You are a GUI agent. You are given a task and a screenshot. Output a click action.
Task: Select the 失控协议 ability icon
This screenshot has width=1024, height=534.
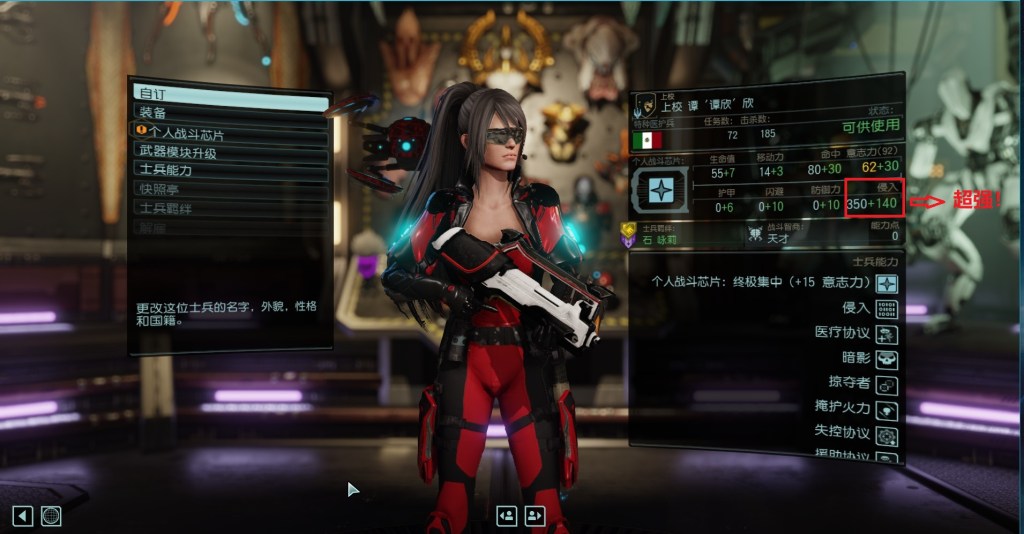pos(886,436)
